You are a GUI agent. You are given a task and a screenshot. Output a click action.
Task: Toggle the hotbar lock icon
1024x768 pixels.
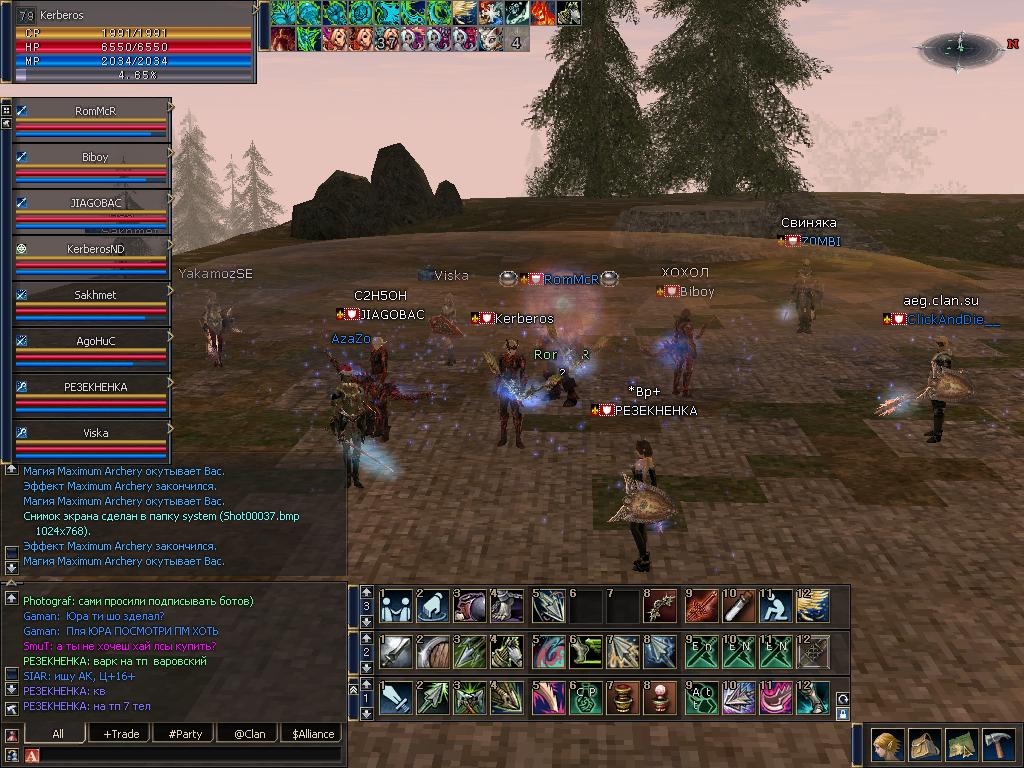click(x=842, y=715)
